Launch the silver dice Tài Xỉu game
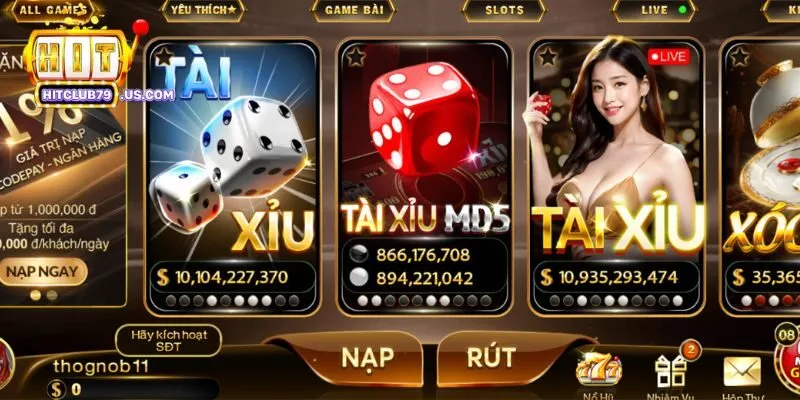800x400 pixels. click(x=232, y=165)
